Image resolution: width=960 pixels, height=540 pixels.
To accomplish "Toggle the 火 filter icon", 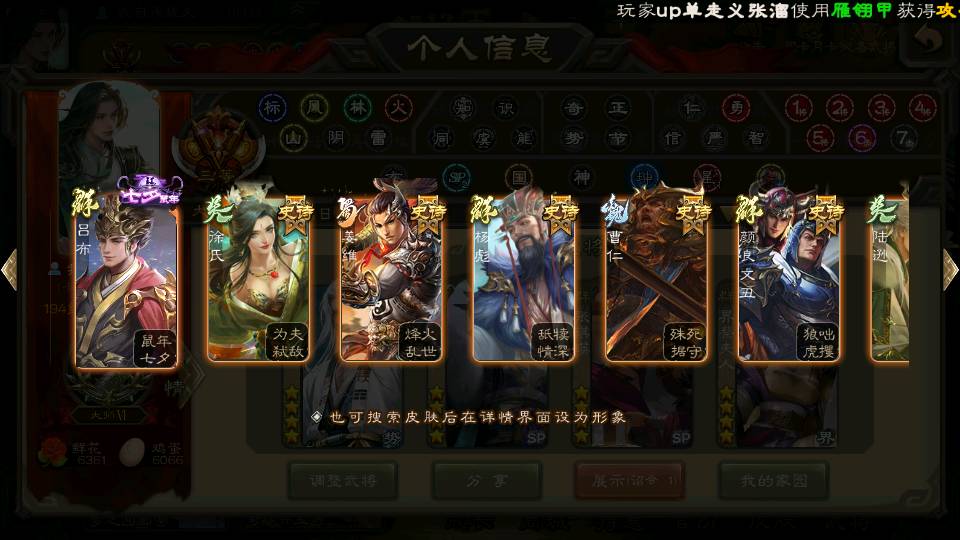I will [x=399, y=107].
